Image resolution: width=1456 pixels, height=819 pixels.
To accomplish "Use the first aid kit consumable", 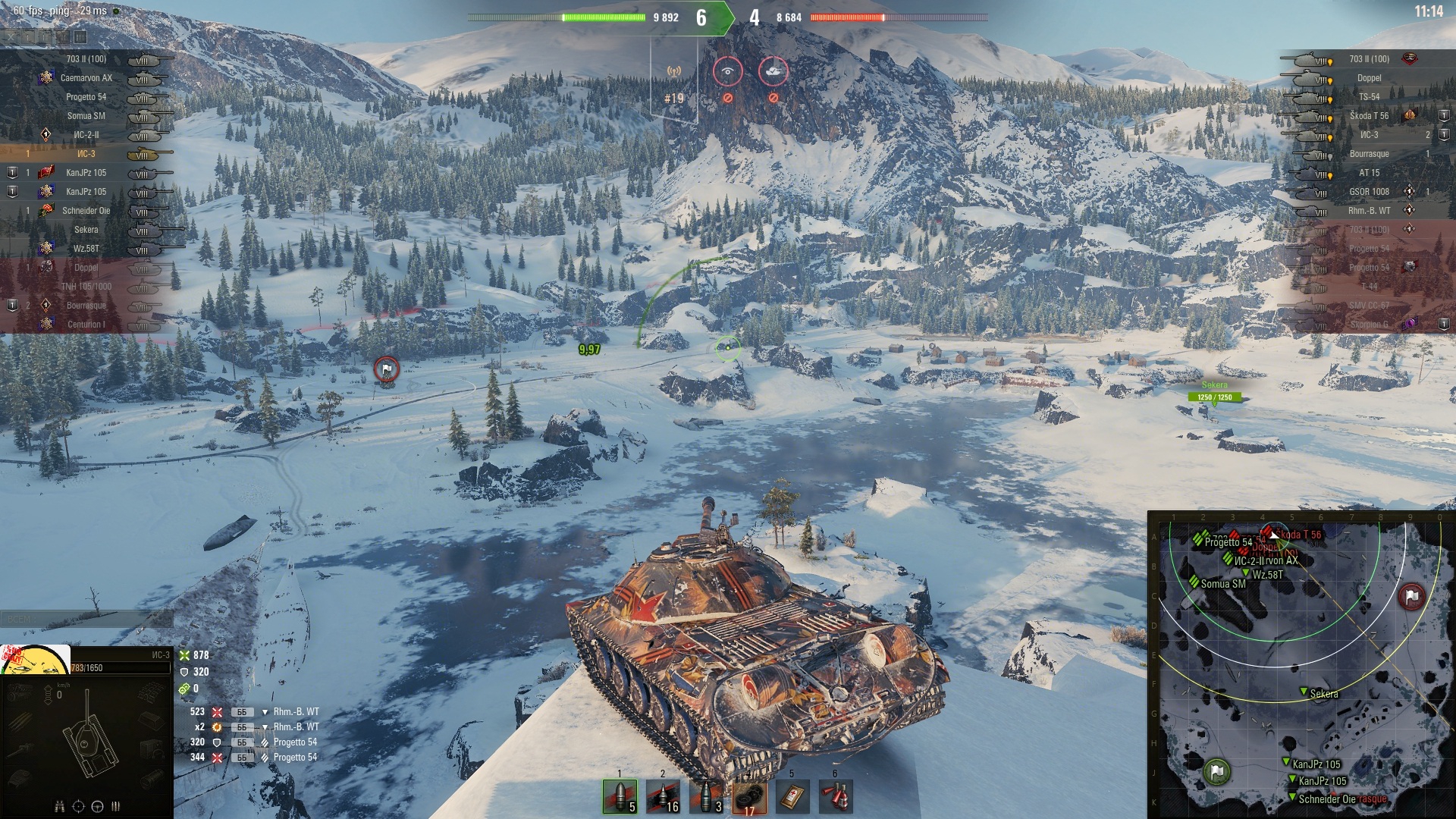I will click(x=792, y=796).
